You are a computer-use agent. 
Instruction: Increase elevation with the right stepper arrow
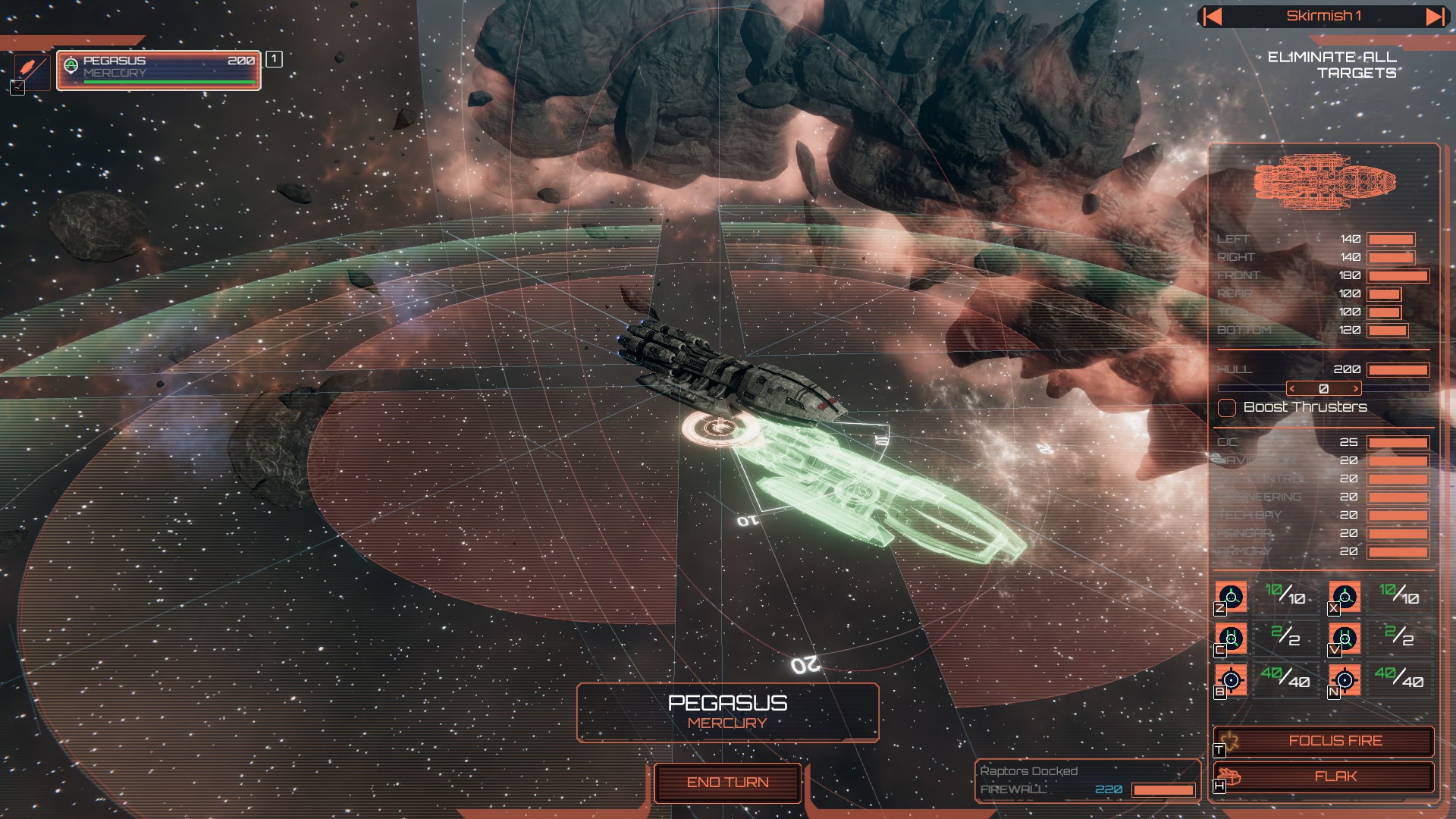coord(1356,389)
